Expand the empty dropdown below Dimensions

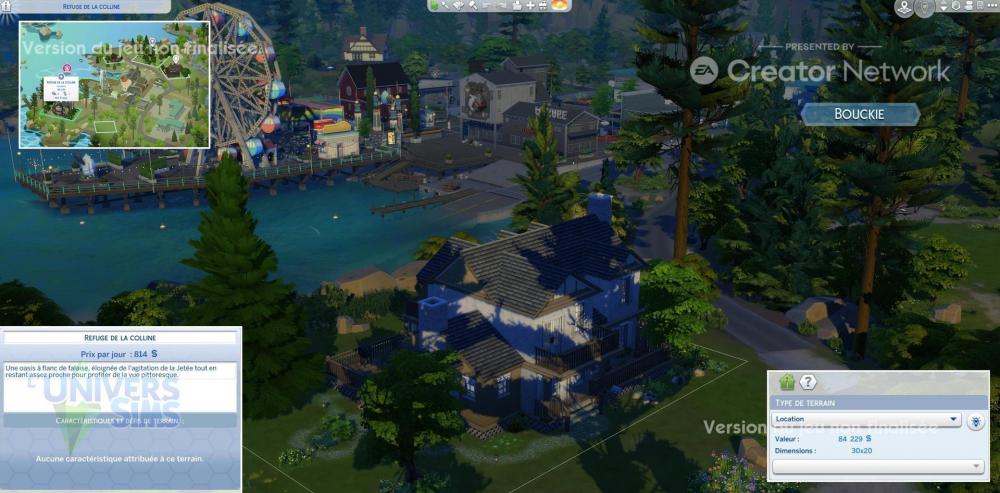click(x=878, y=467)
